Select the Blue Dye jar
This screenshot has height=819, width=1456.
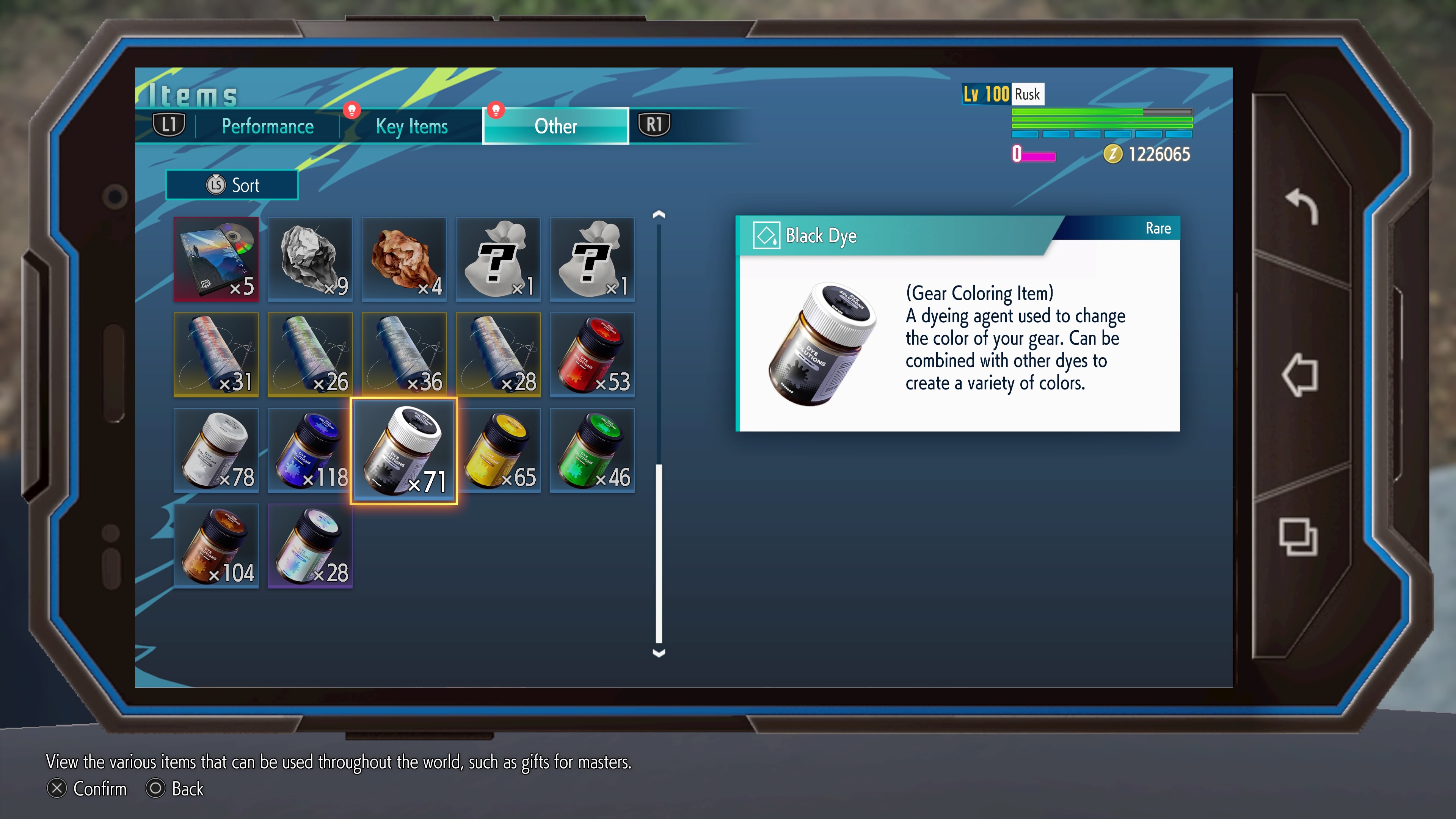(x=310, y=450)
